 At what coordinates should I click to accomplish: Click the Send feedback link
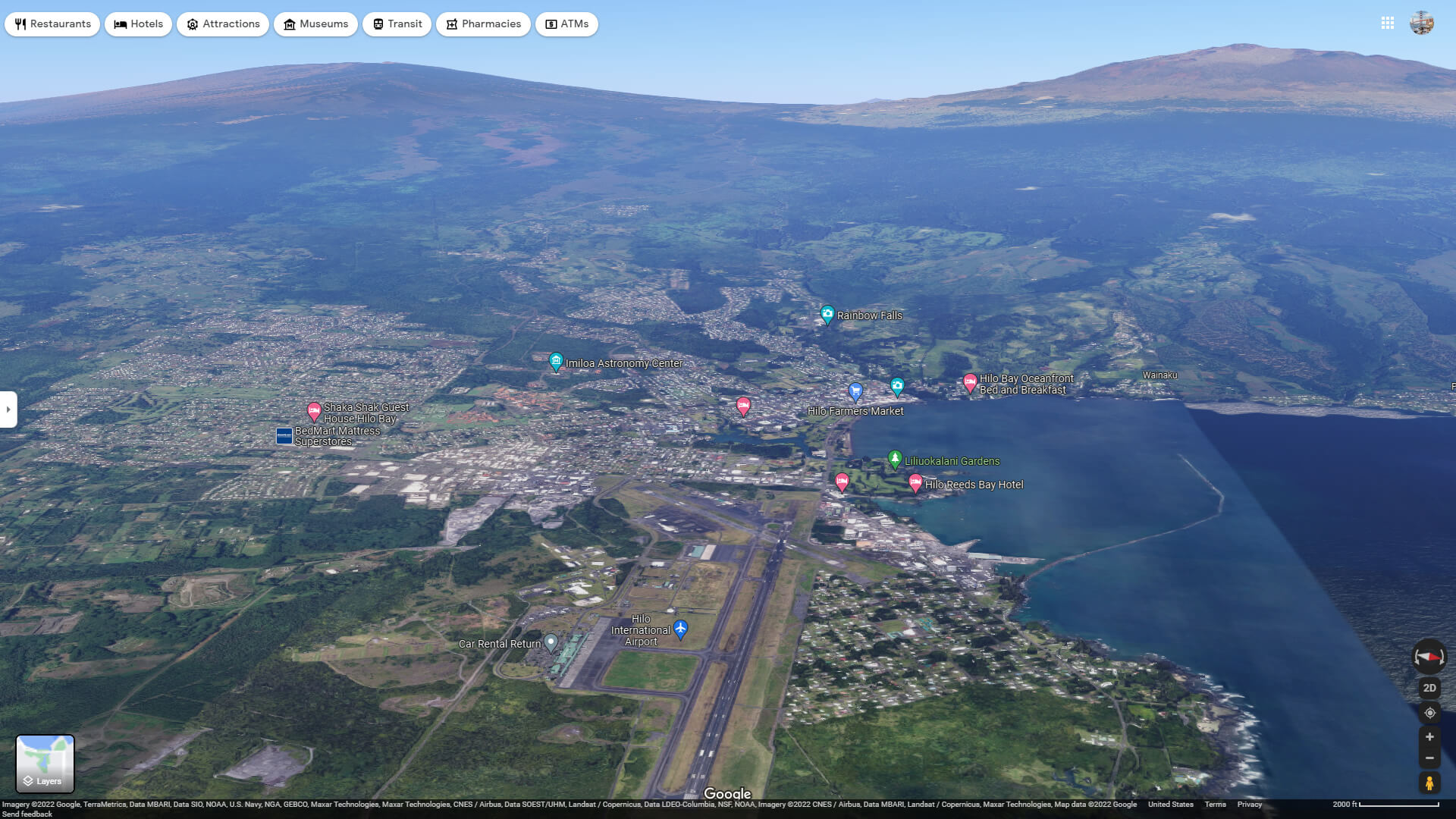pyautogui.click(x=26, y=814)
